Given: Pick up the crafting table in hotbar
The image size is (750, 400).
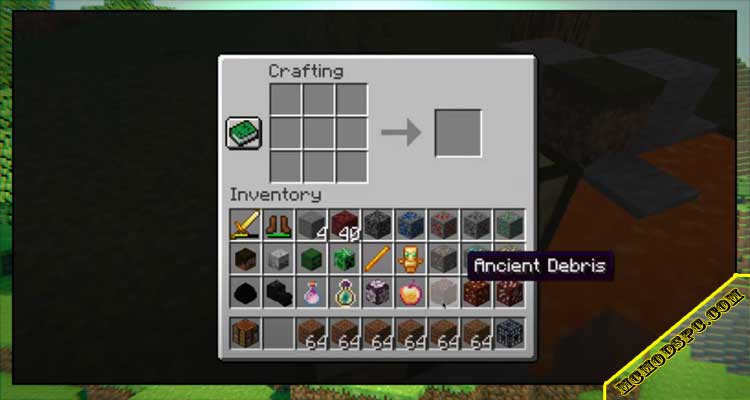Looking at the screenshot, I should click(246, 333).
